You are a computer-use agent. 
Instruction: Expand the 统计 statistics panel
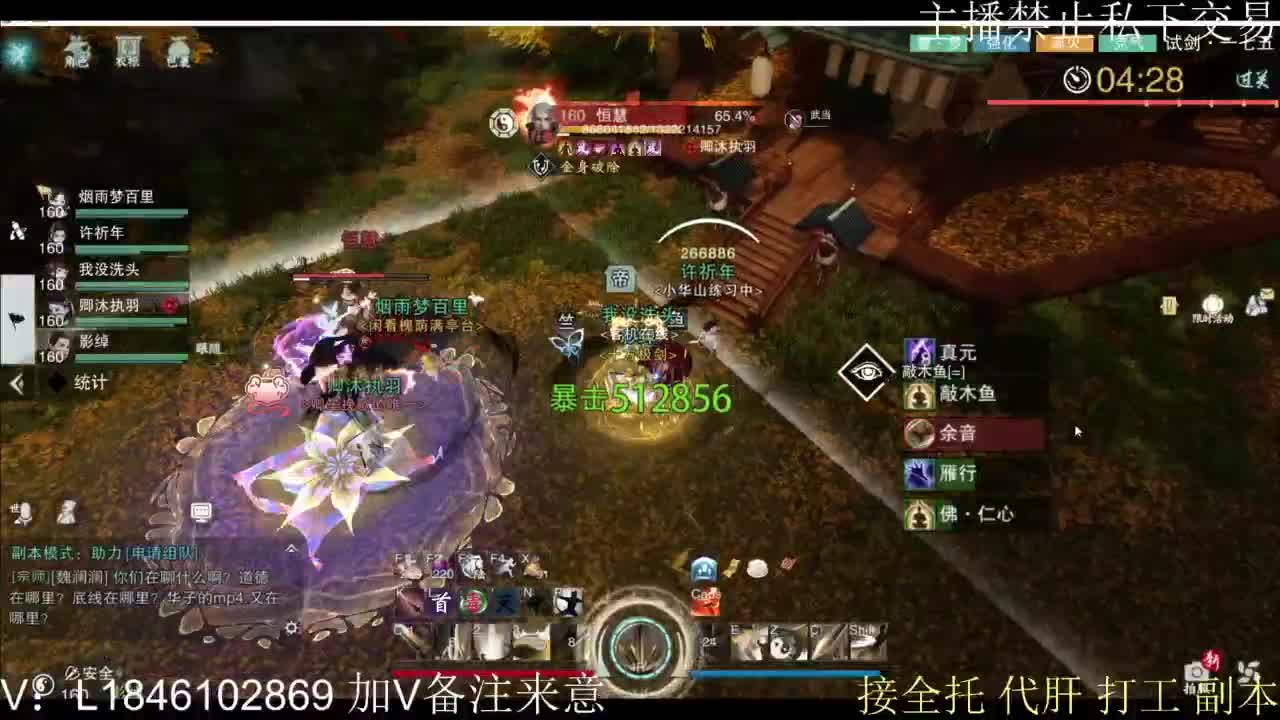tap(90, 382)
